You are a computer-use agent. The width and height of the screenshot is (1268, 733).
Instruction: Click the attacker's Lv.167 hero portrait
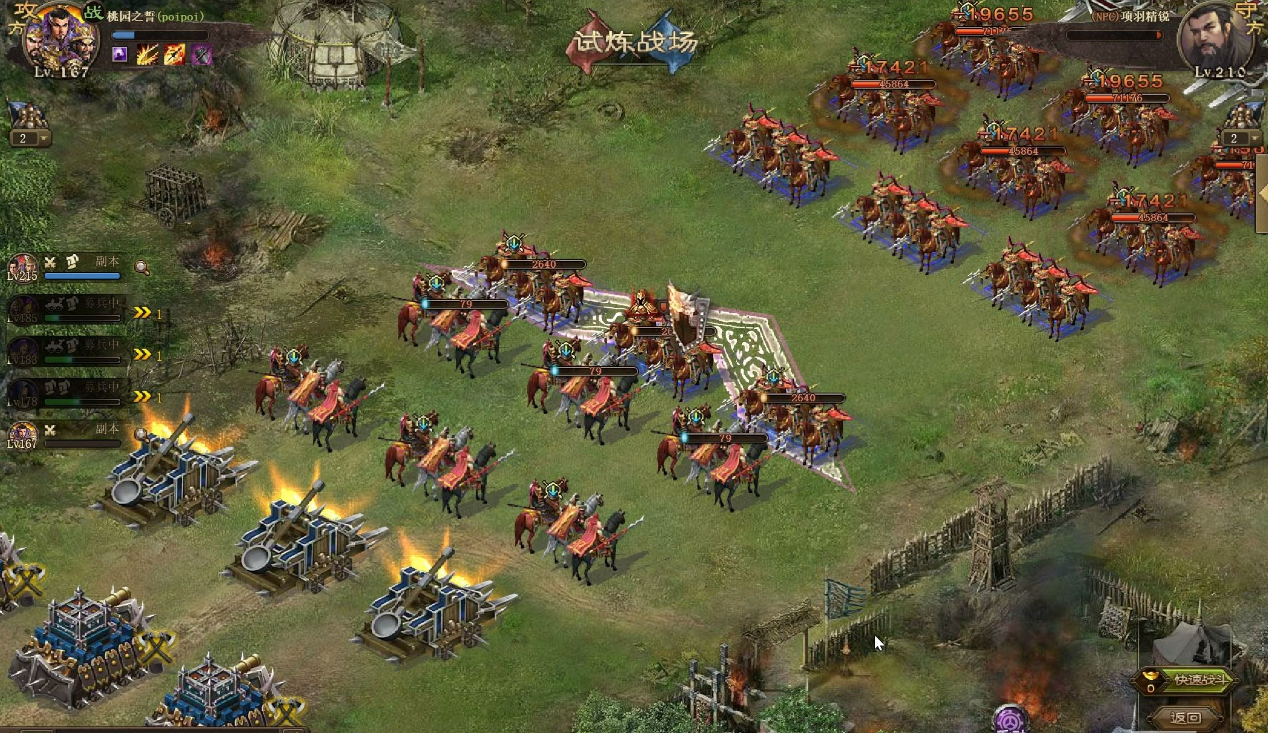[x=61, y=37]
